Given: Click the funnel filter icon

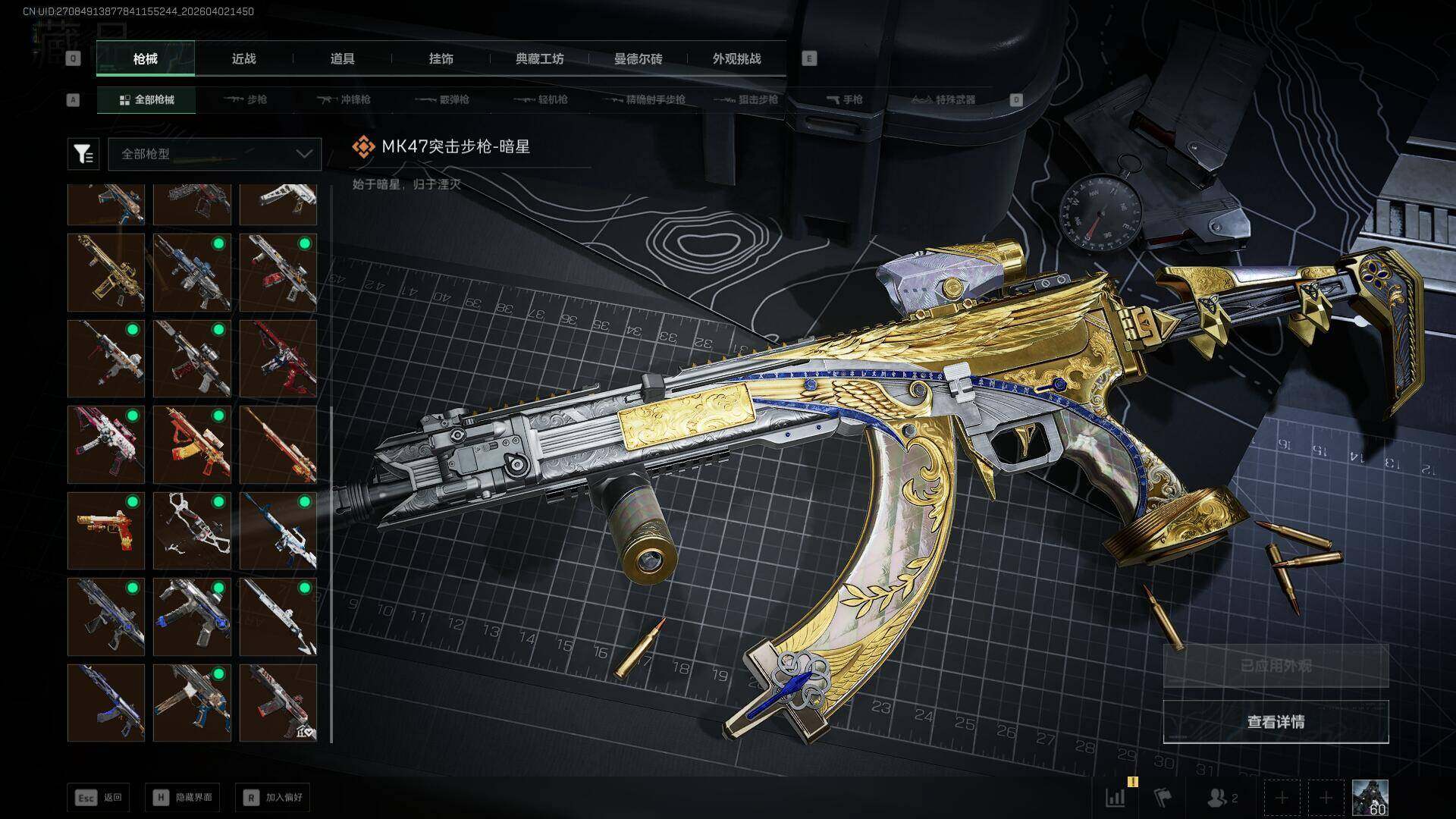Looking at the screenshot, I should [x=83, y=154].
